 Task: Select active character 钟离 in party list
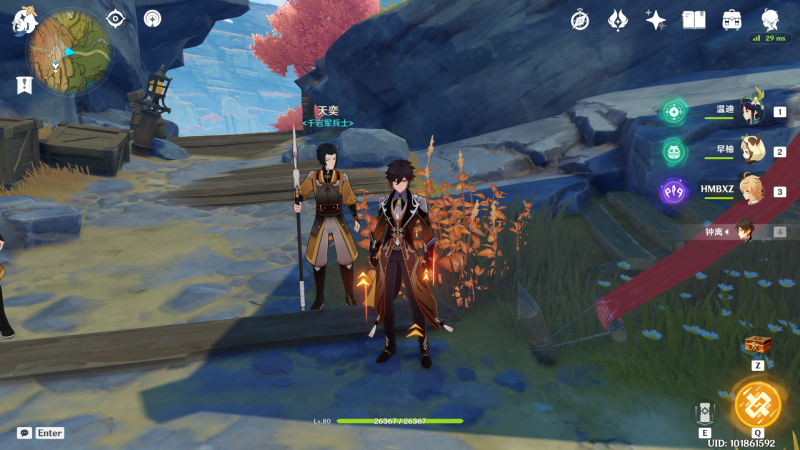coord(745,231)
